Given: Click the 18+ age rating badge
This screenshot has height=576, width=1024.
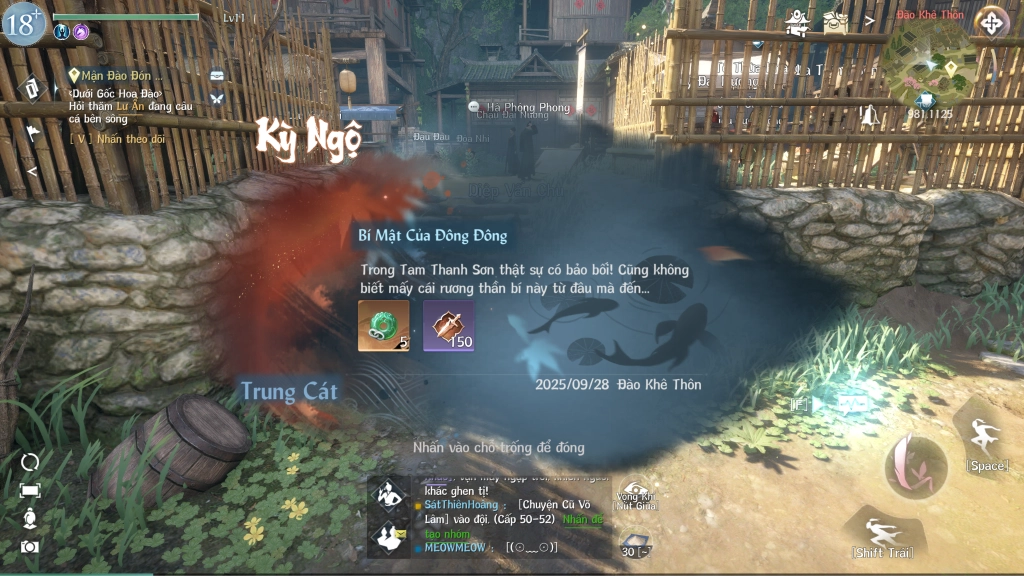Looking at the screenshot, I should [x=23, y=23].
